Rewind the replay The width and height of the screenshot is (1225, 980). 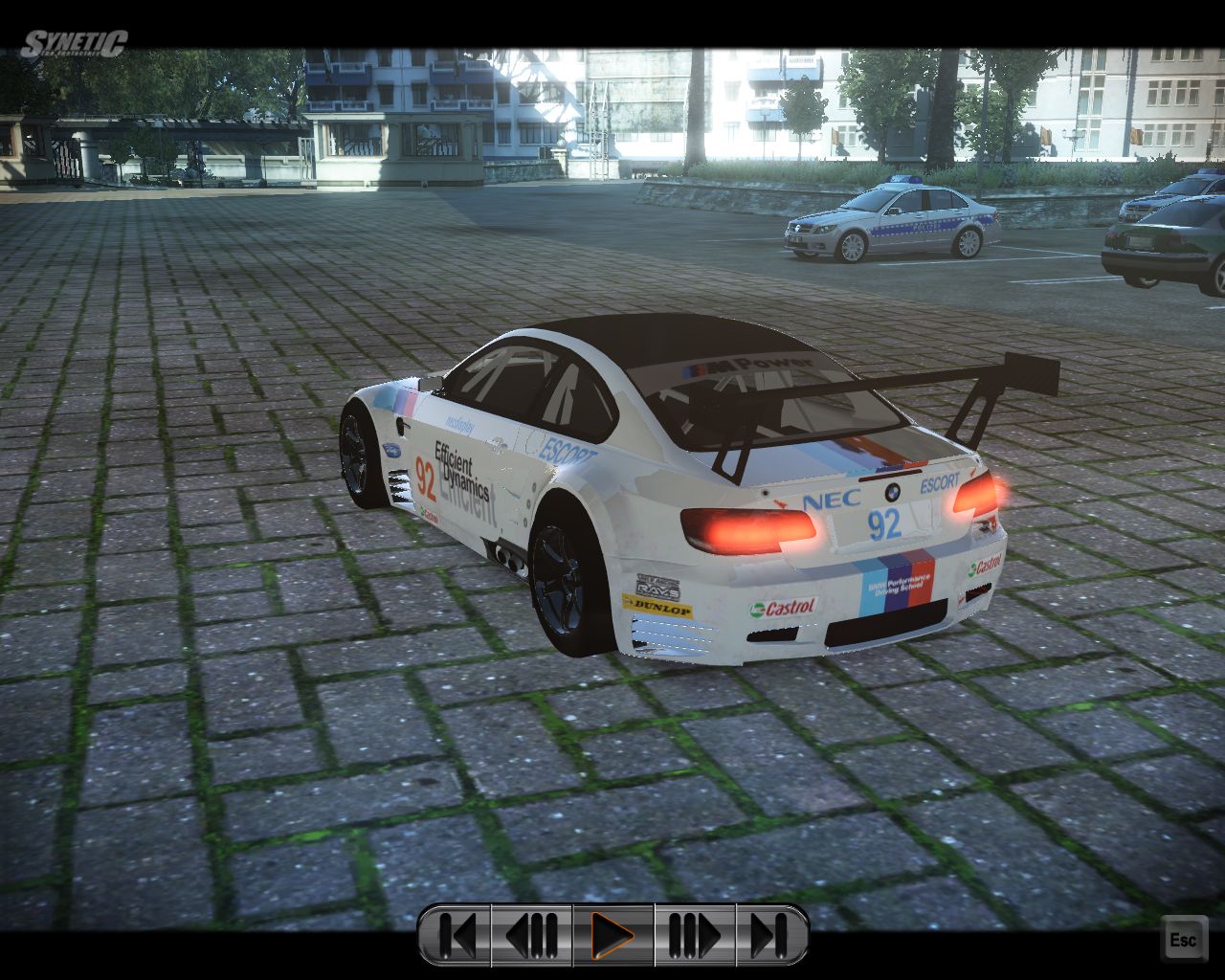click(x=532, y=935)
